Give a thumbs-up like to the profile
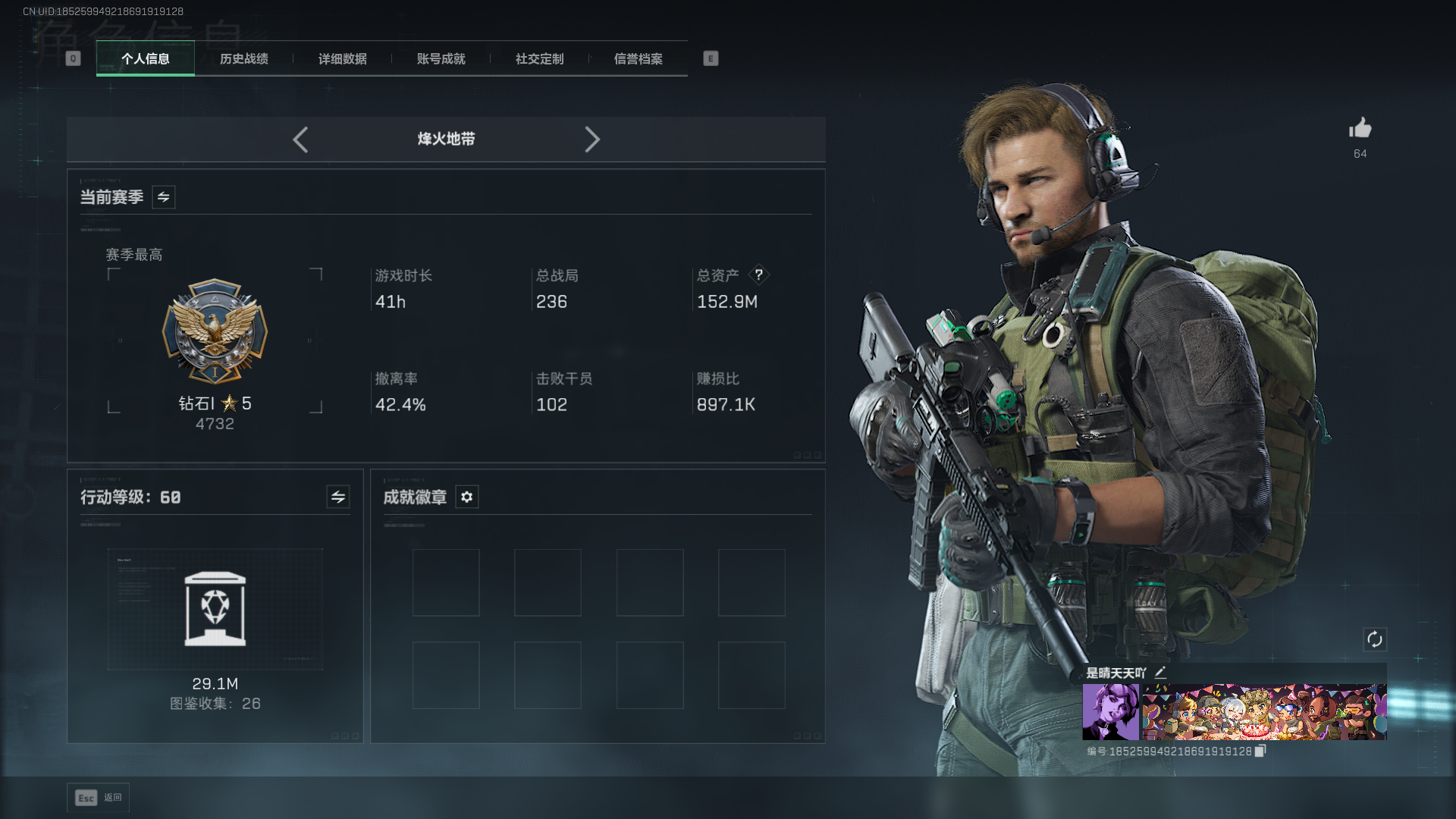1456x819 pixels. point(1360,128)
